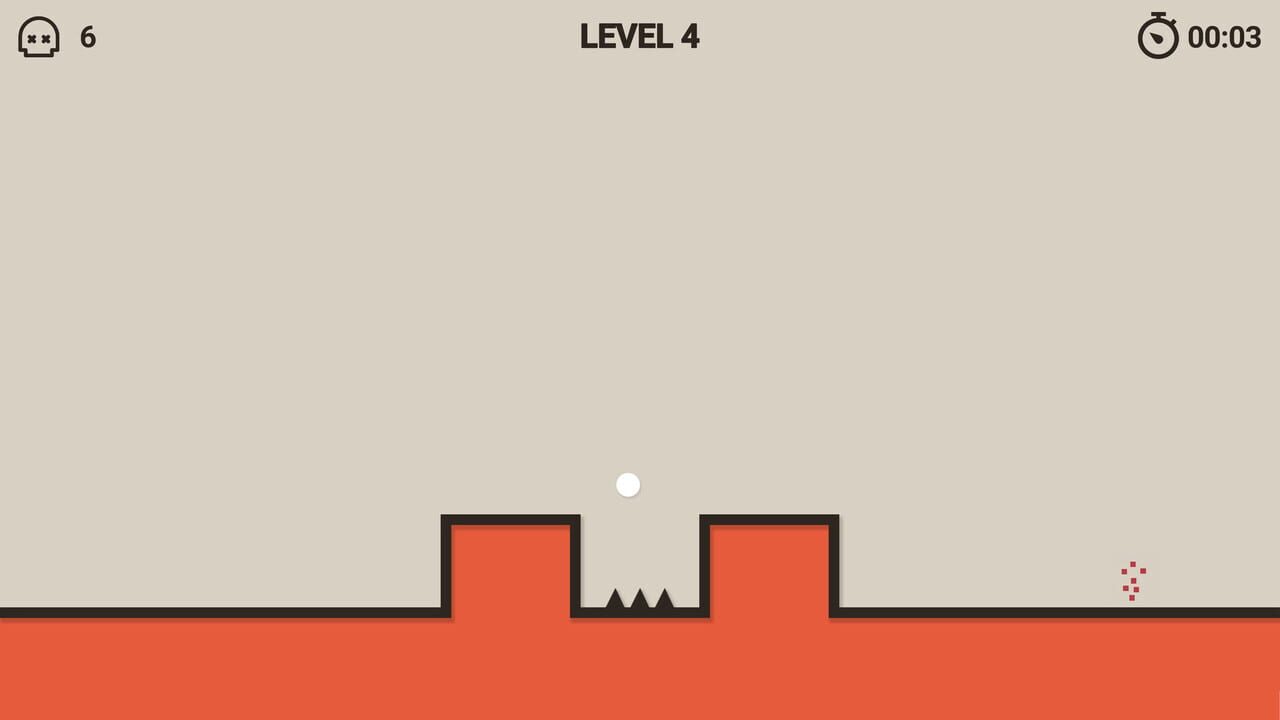The width and height of the screenshot is (1280, 720).
Task: Click the leftmost spike in the pit
Action: (616, 603)
